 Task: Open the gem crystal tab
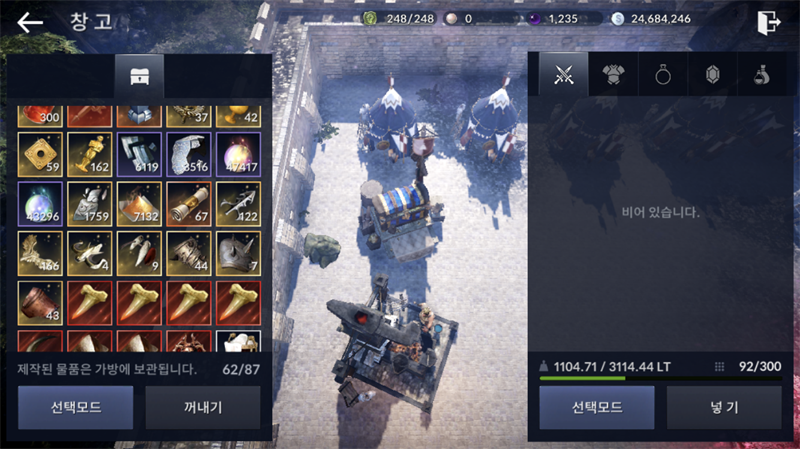711,75
